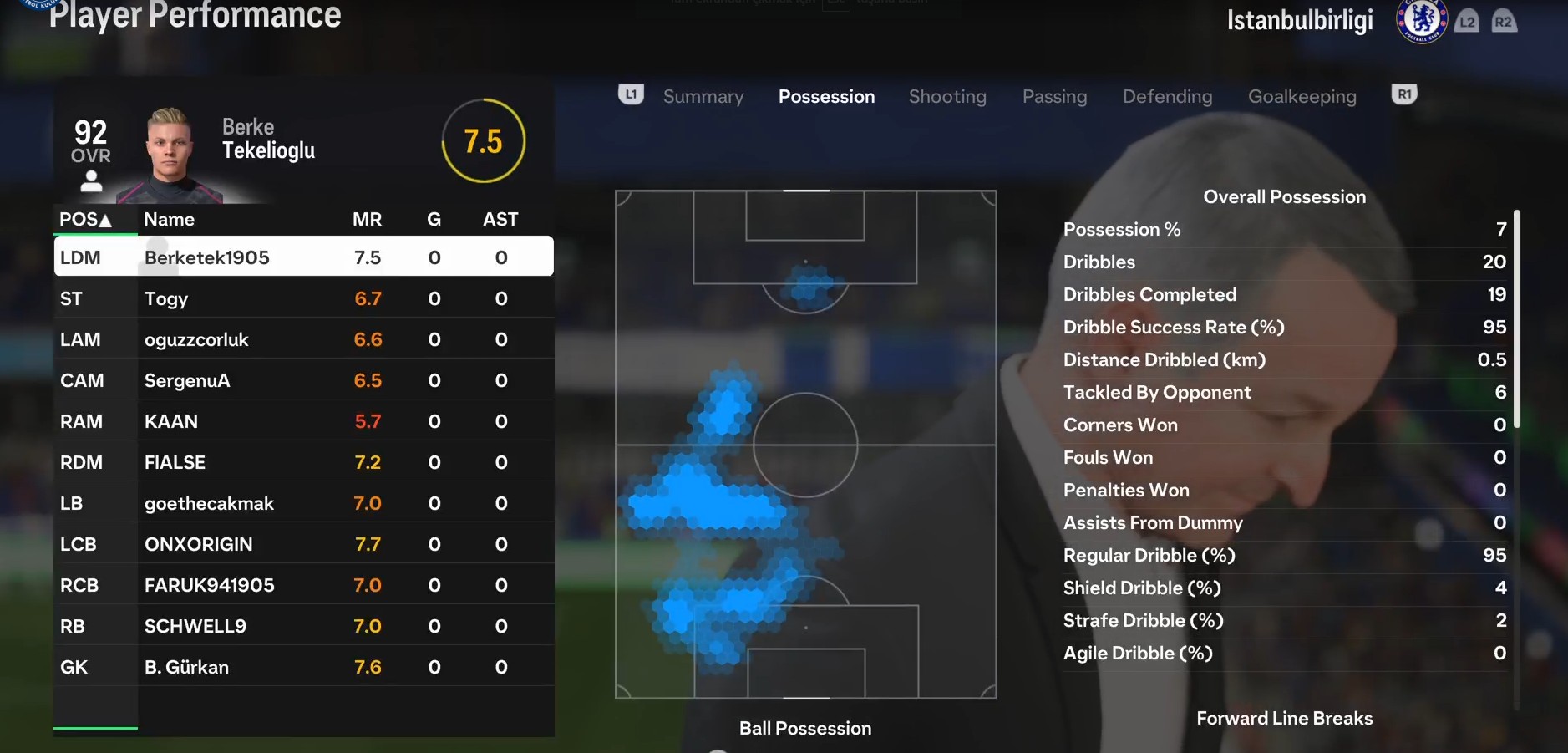Click the possession stats scrollbar

(1516, 318)
